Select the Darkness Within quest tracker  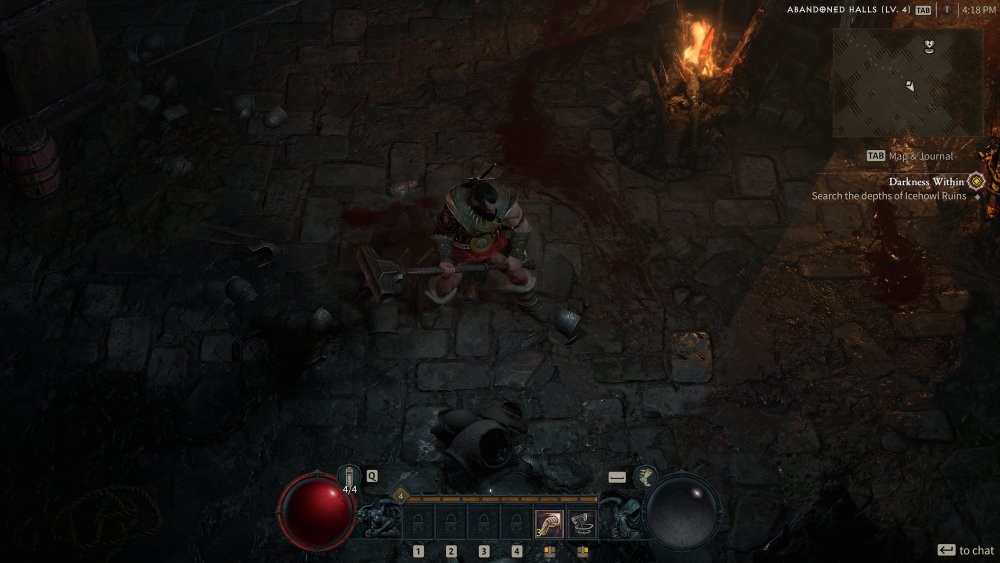pos(926,181)
